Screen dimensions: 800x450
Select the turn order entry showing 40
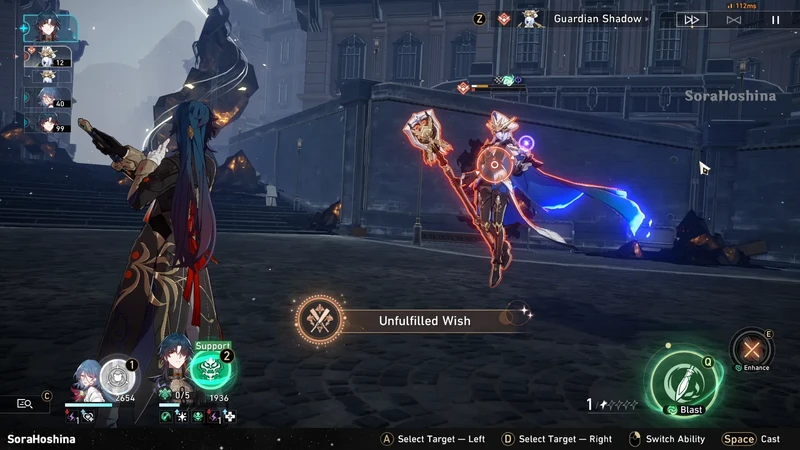(x=47, y=98)
